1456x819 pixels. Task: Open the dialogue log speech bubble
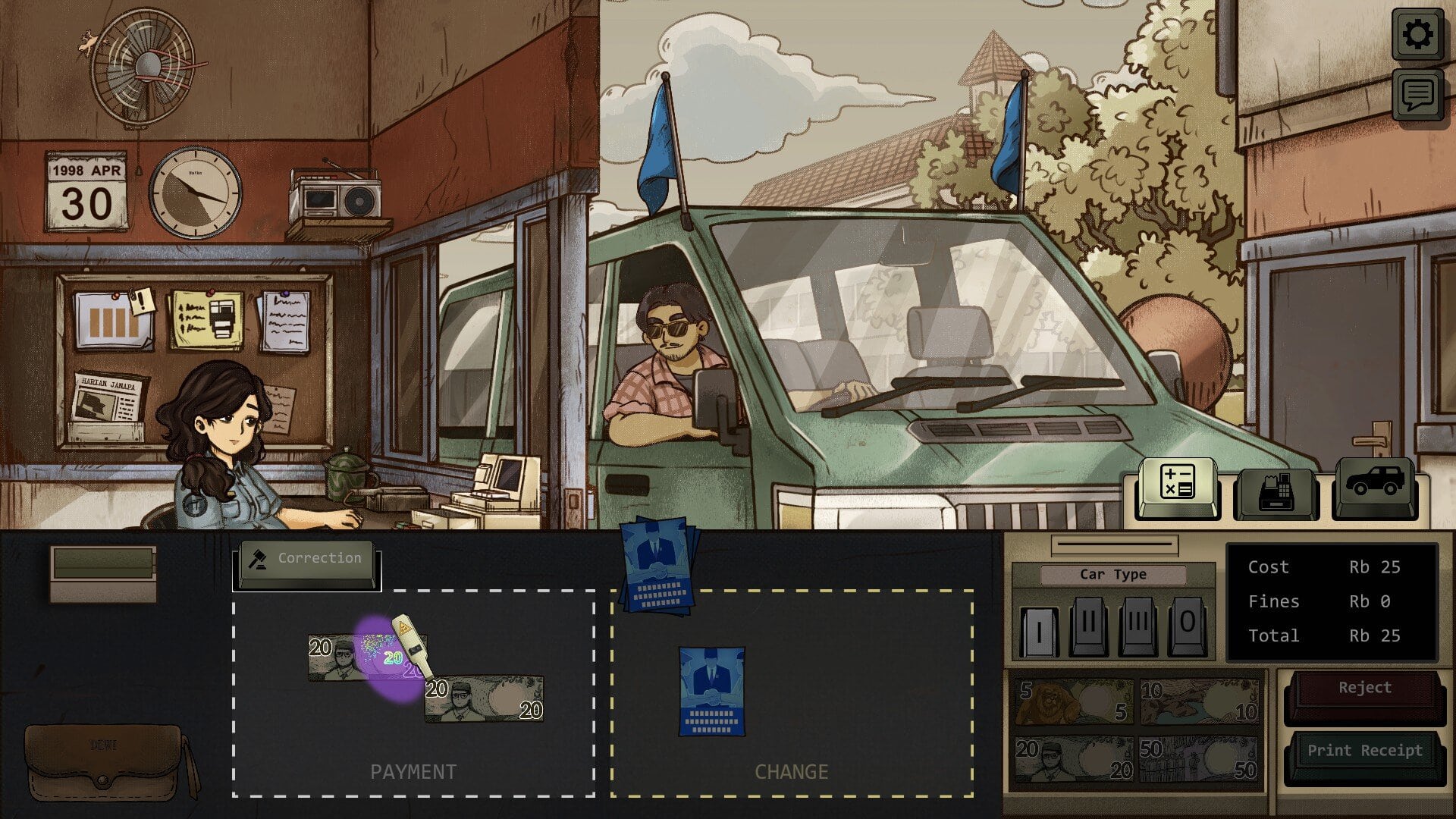[x=1417, y=95]
